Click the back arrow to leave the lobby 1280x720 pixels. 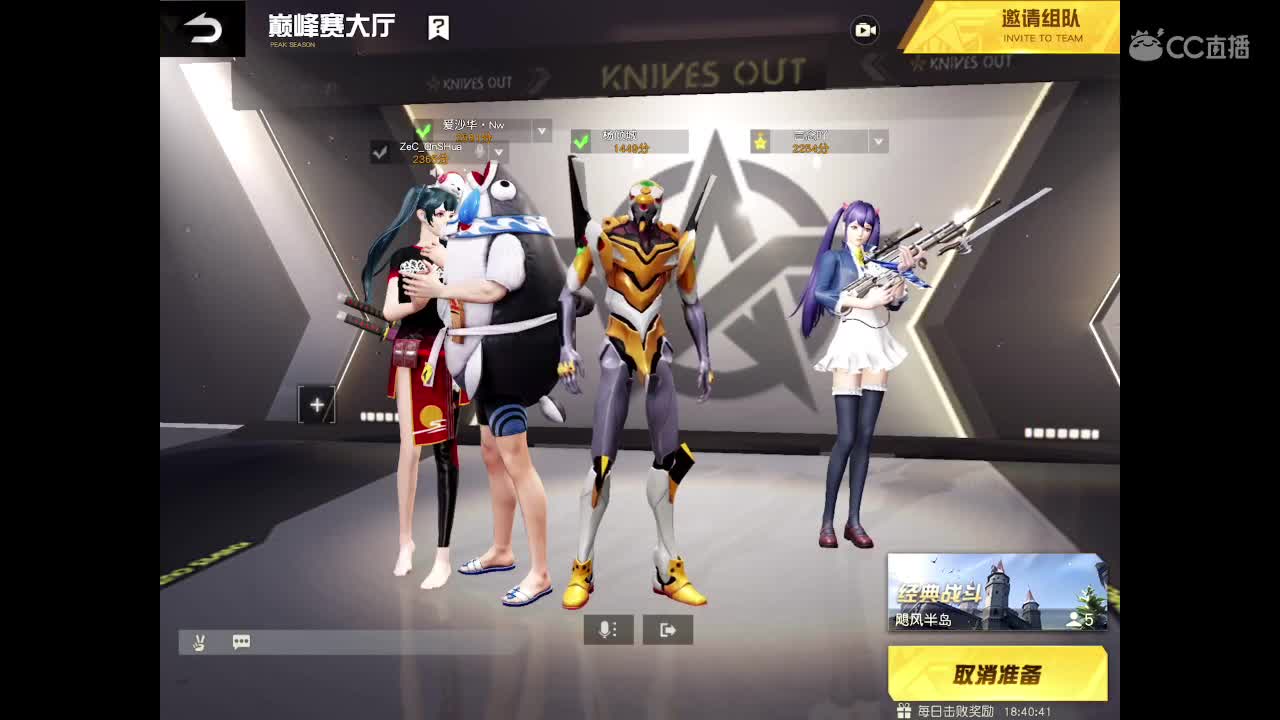coord(205,29)
